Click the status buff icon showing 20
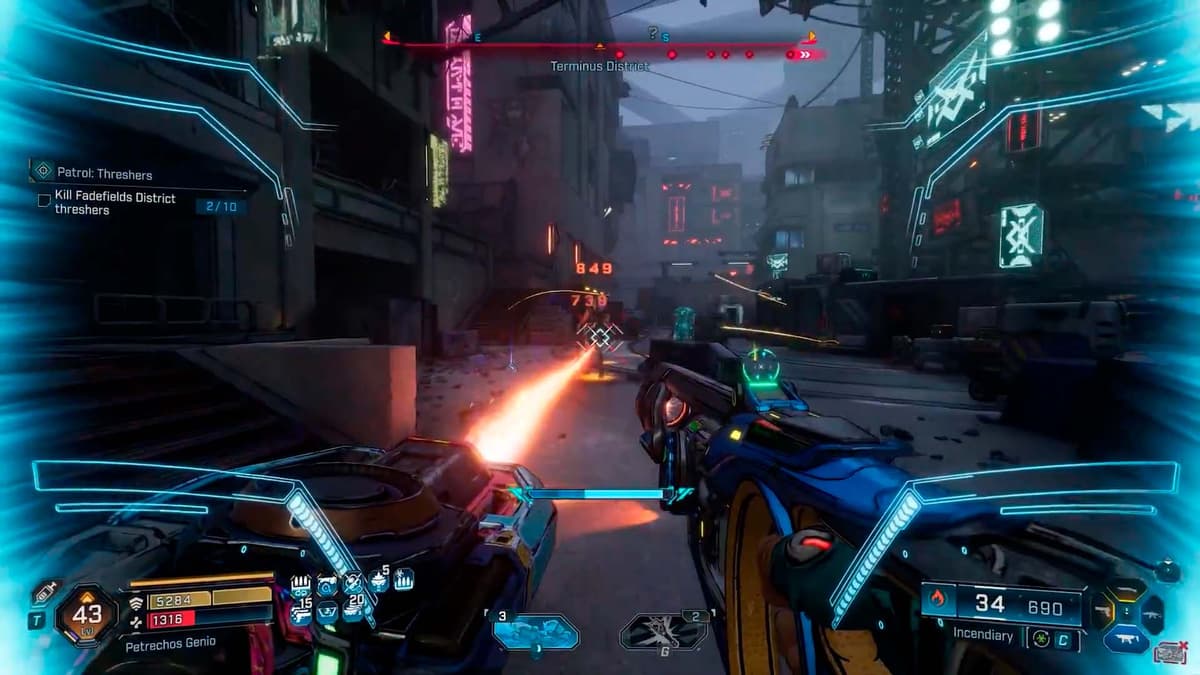 351,611
